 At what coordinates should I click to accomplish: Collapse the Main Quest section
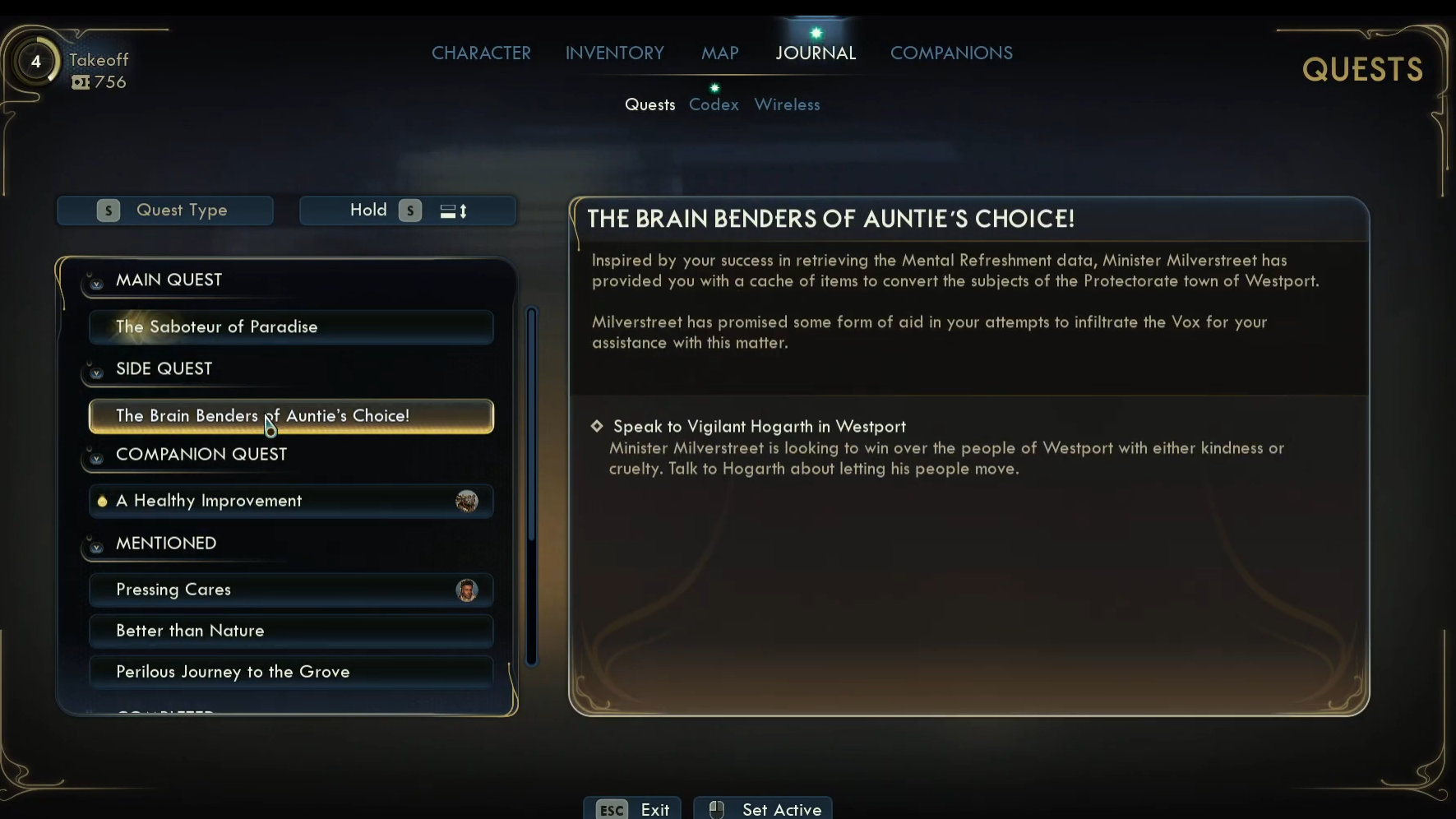tap(96, 283)
